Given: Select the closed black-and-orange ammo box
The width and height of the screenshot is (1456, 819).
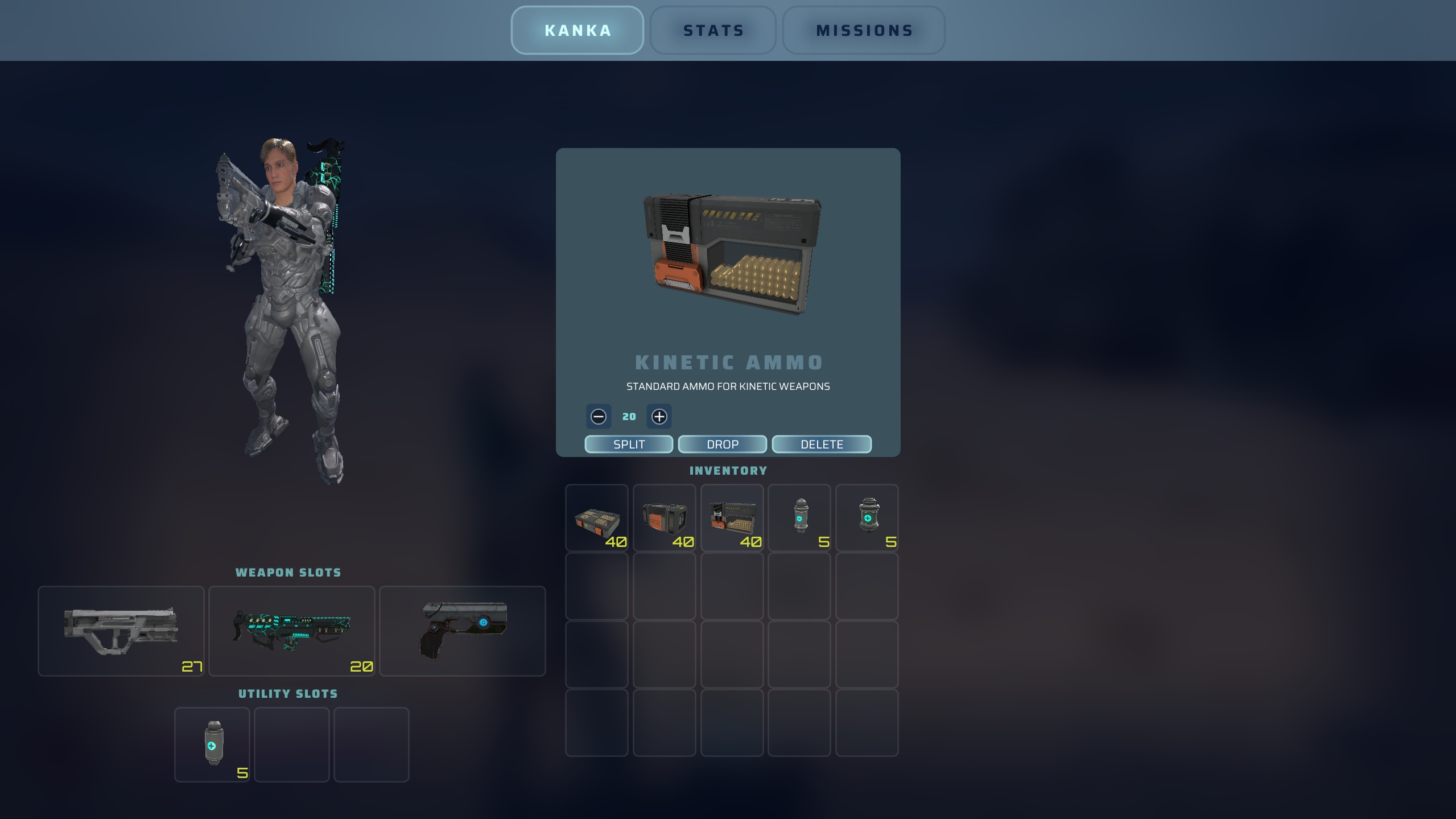Looking at the screenshot, I should (664, 518).
